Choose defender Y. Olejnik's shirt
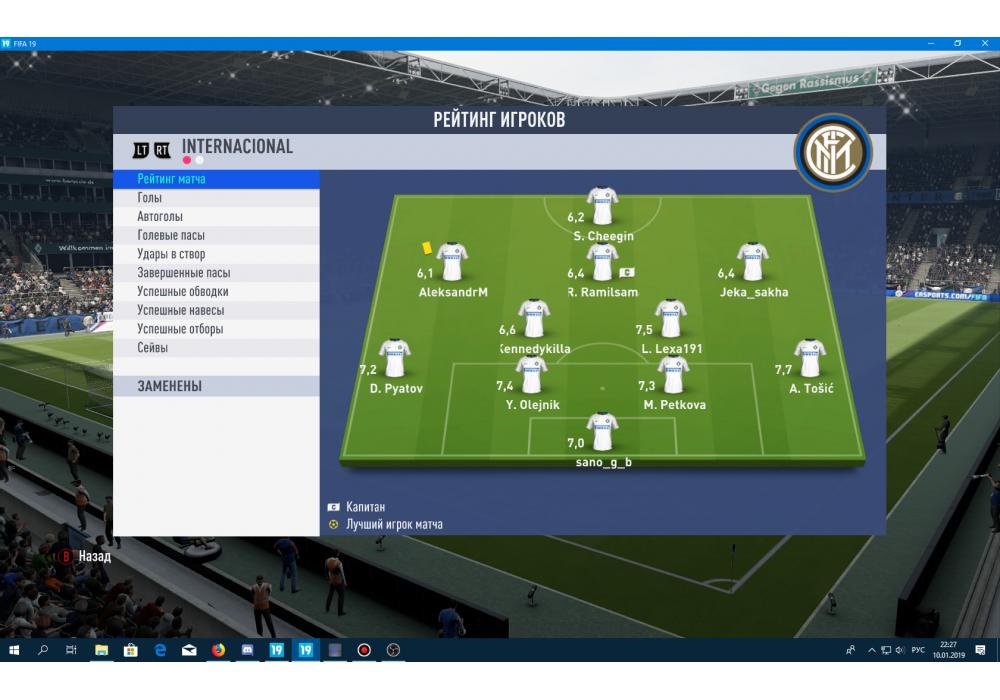1000x700 pixels. (532, 375)
